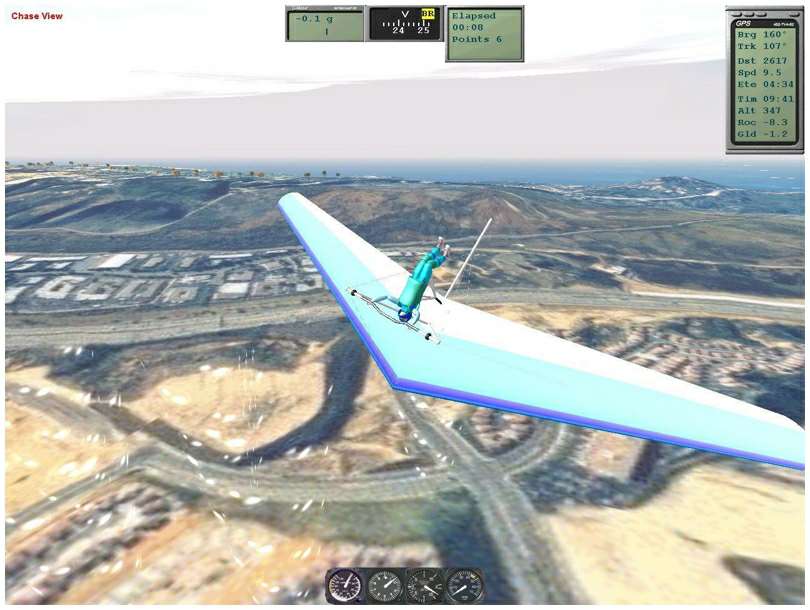
Task: Select the g-force meter panel
Action: pyautogui.click(x=325, y=24)
